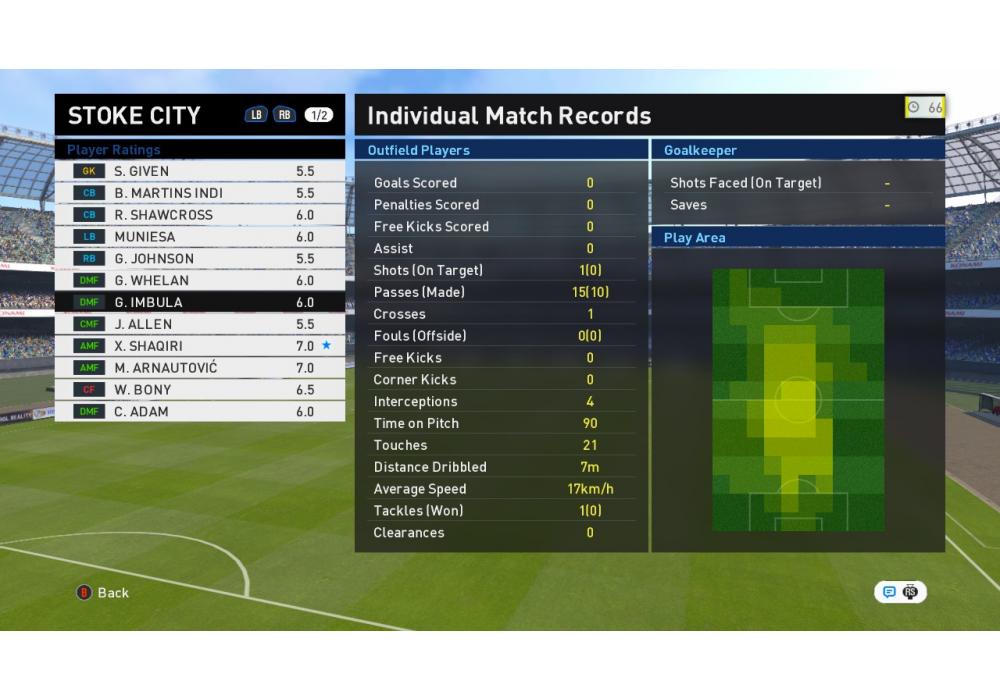Show J. Allen's match records

[x=200, y=324]
